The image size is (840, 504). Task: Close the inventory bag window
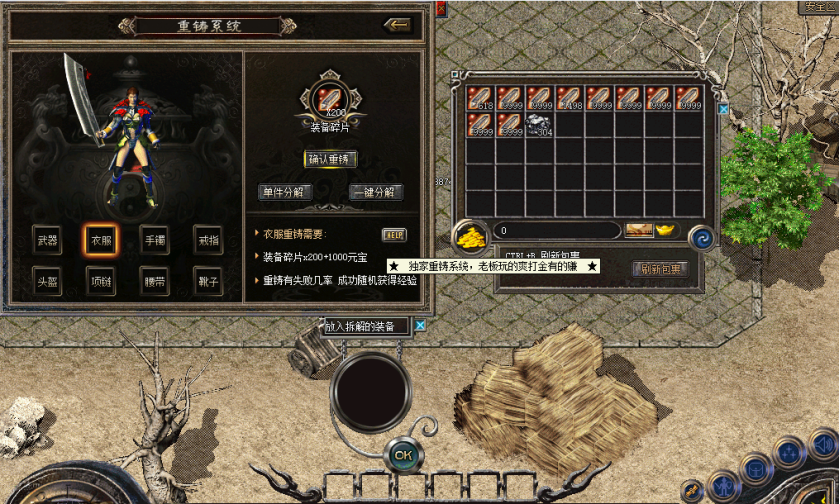pos(723,110)
